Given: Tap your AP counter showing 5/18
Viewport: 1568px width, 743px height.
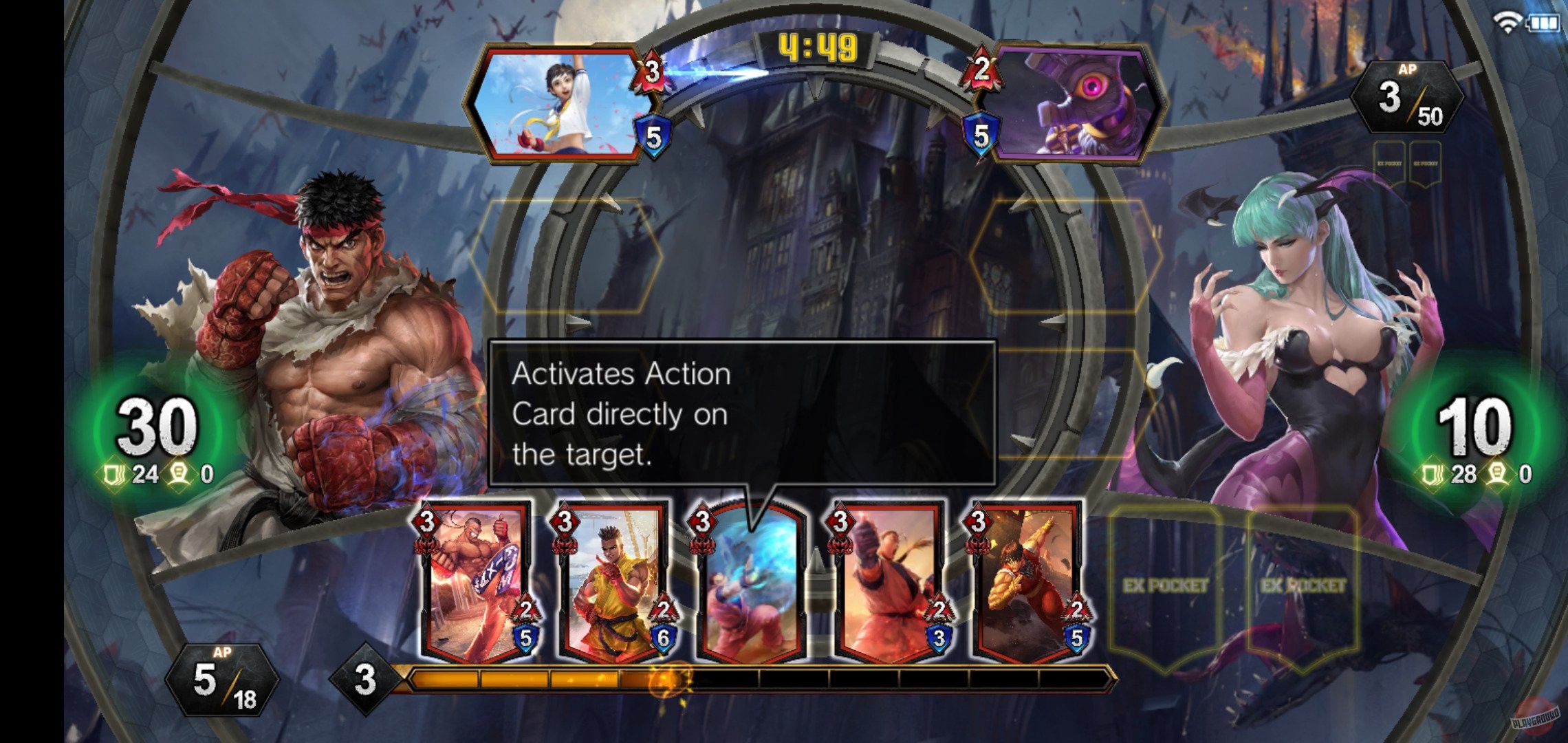Looking at the screenshot, I should 221,678.
